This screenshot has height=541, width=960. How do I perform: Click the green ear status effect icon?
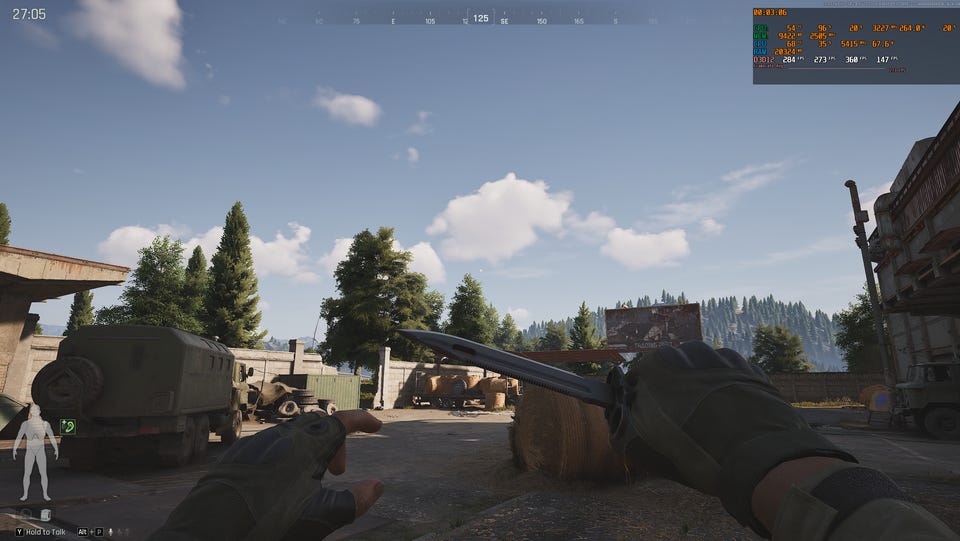point(68,427)
